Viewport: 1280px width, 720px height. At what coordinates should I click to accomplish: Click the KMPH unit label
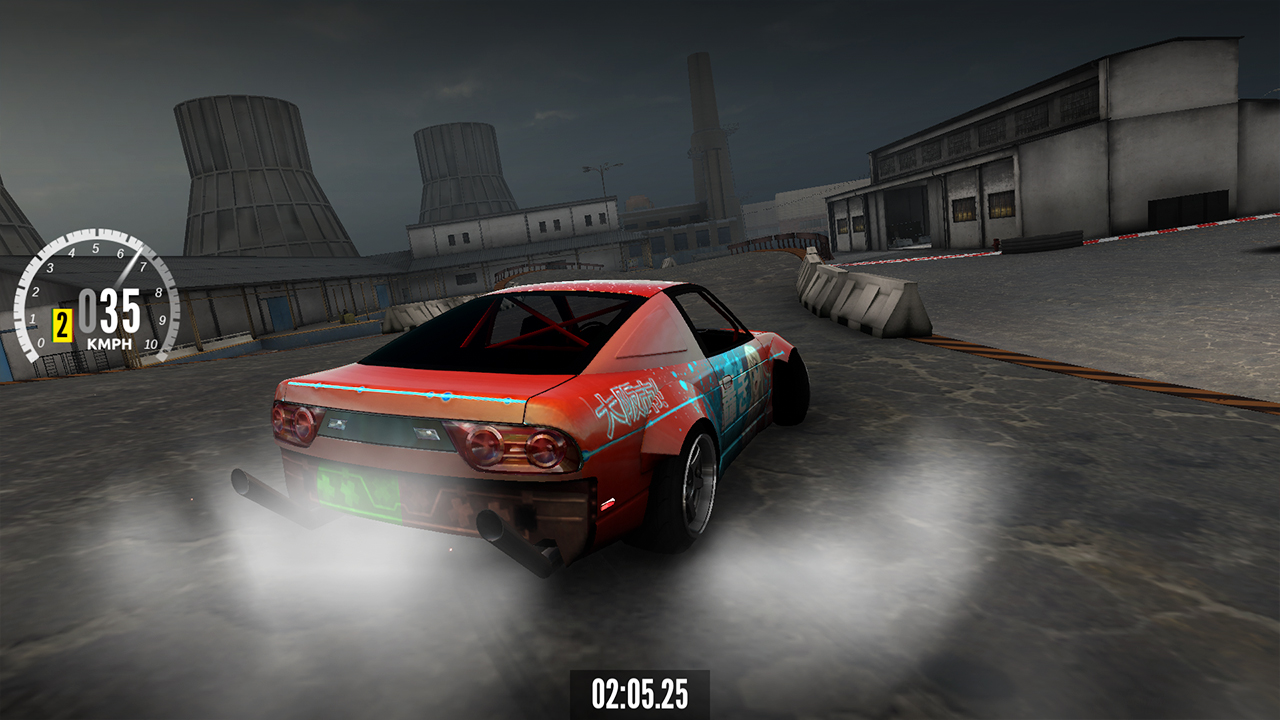109,344
